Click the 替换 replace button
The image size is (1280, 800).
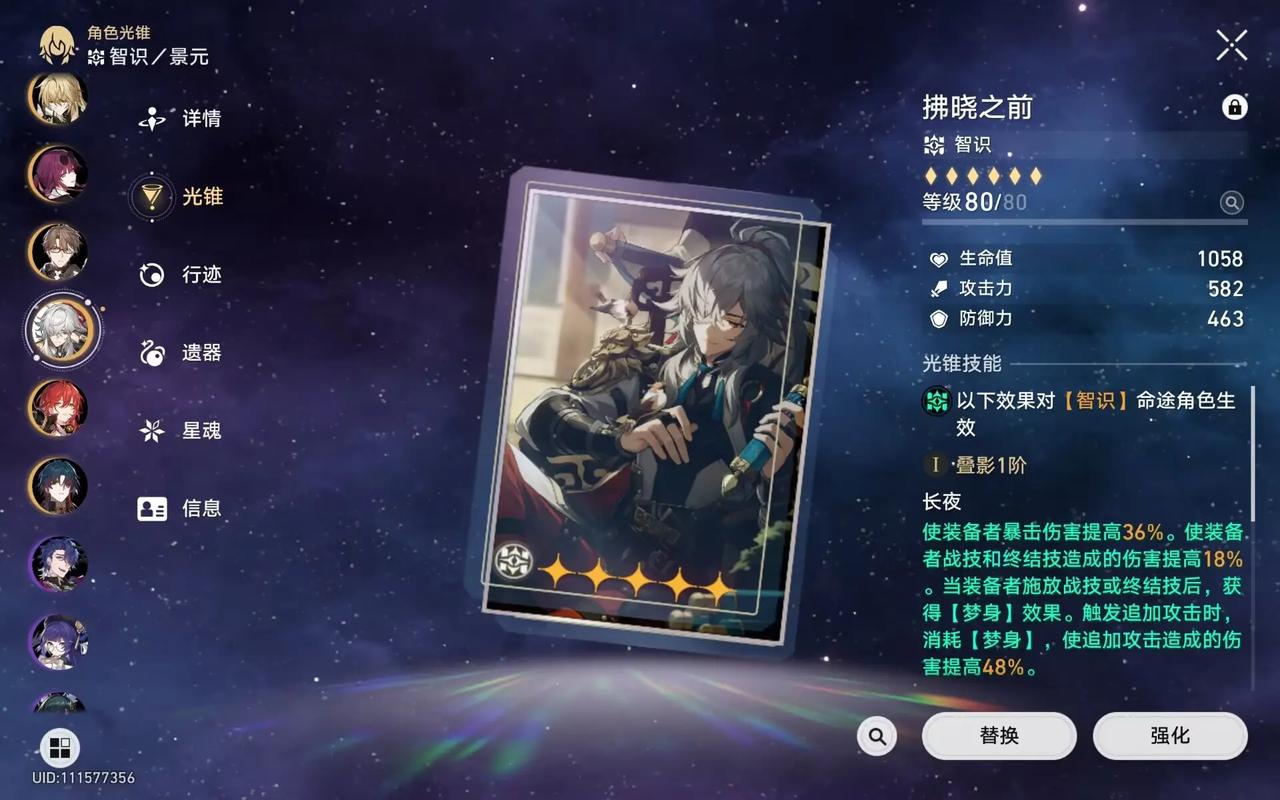pos(999,736)
